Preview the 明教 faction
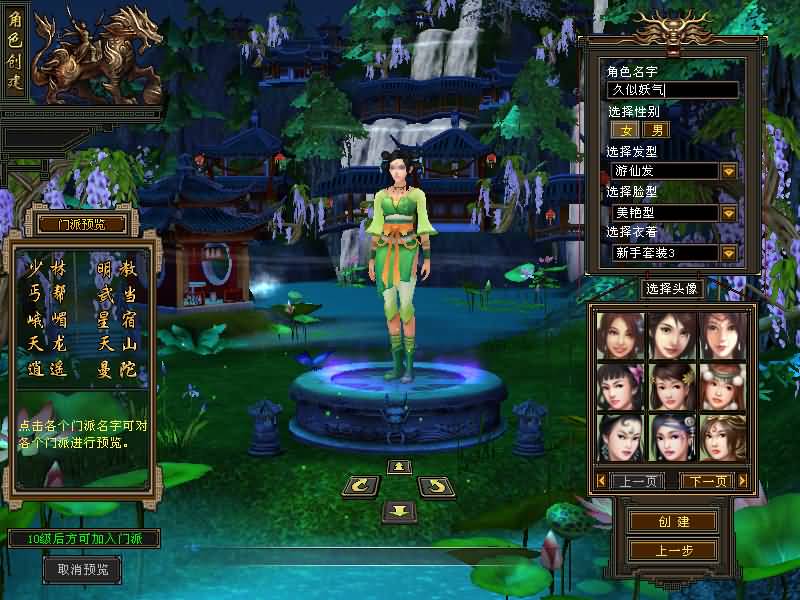 coord(118,269)
